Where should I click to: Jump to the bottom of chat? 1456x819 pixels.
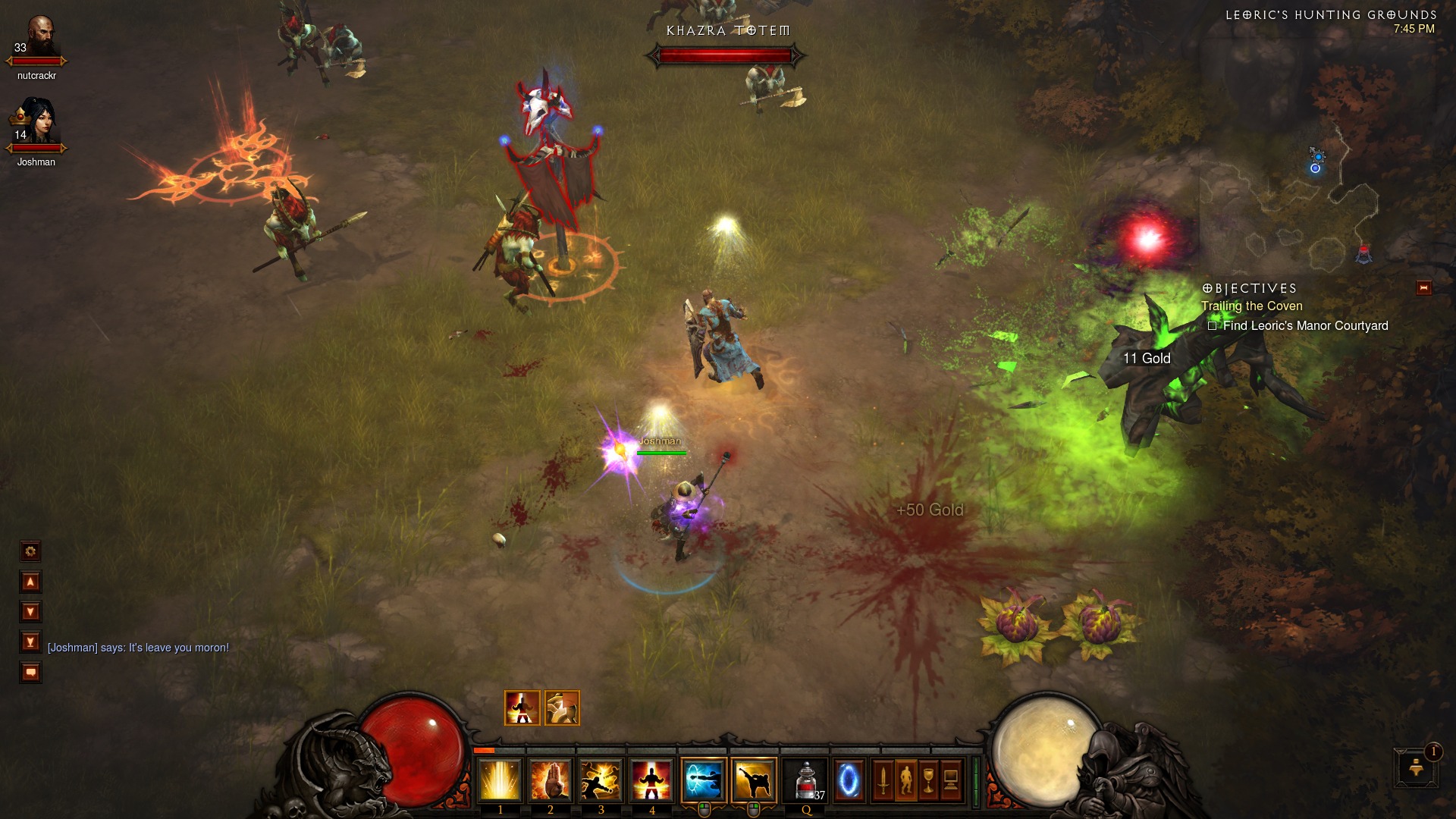pyautogui.click(x=30, y=642)
